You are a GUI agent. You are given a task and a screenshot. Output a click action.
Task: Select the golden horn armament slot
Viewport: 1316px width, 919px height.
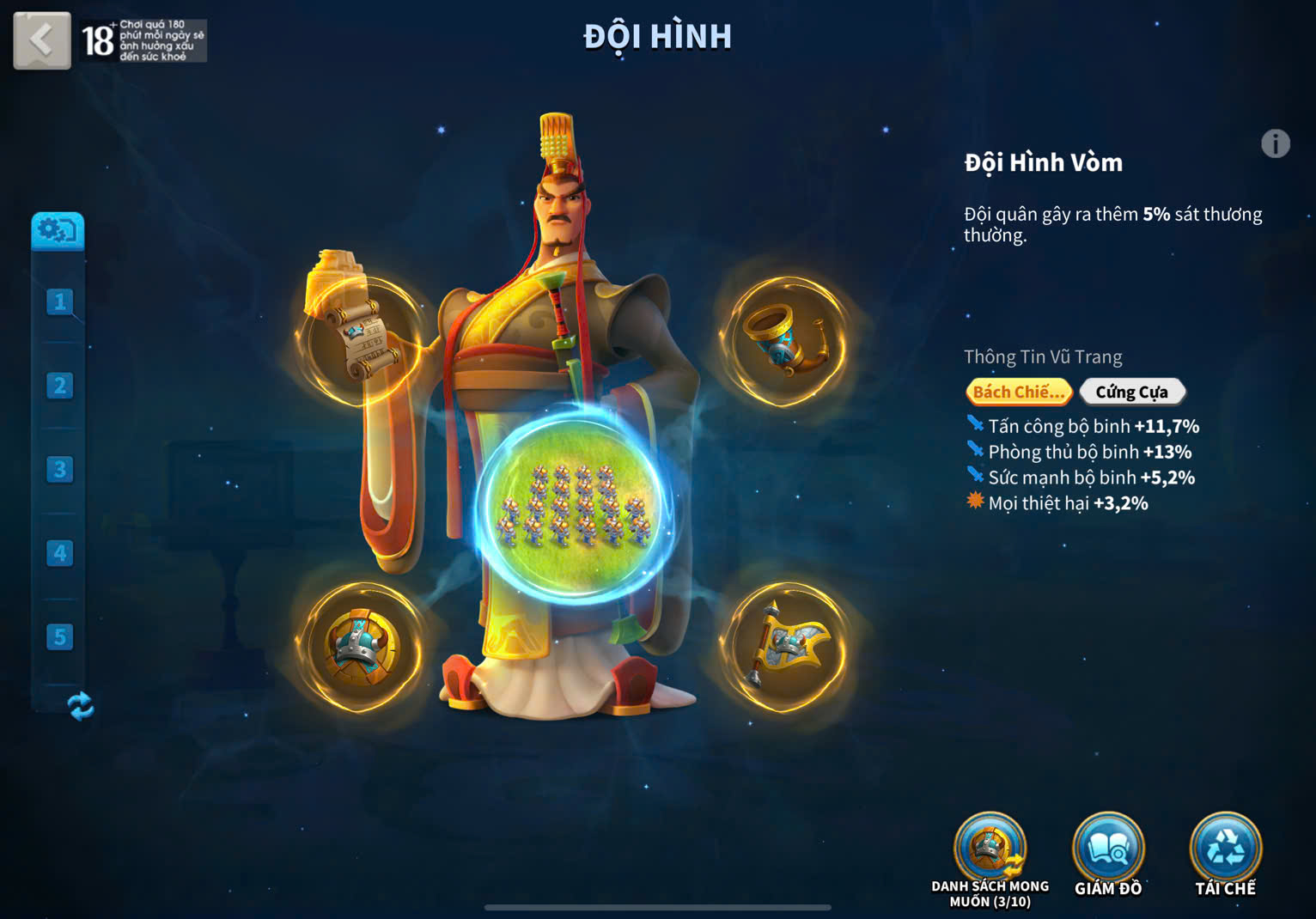[784, 340]
